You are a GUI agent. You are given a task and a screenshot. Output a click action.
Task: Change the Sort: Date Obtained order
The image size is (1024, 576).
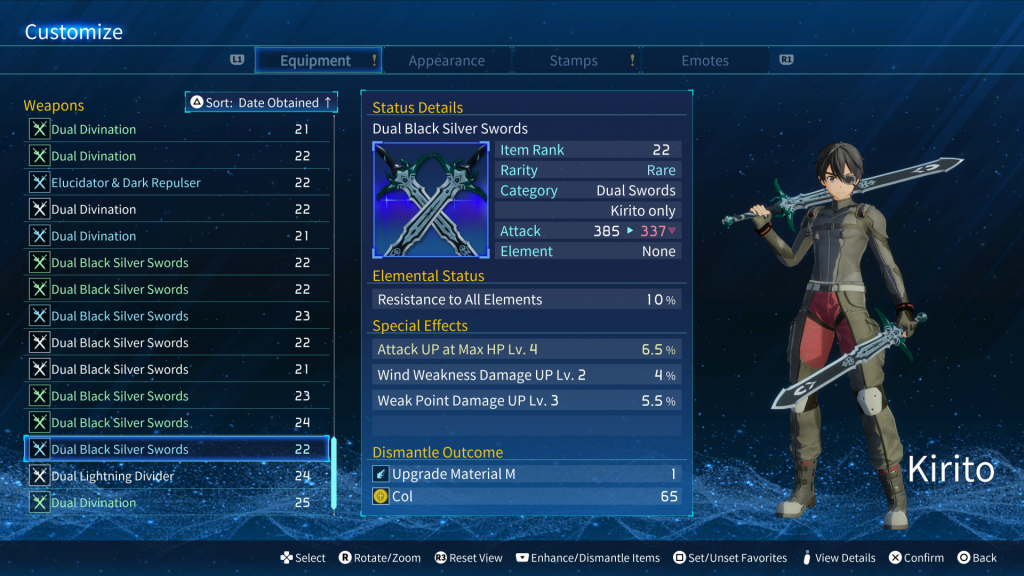pos(261,103)
